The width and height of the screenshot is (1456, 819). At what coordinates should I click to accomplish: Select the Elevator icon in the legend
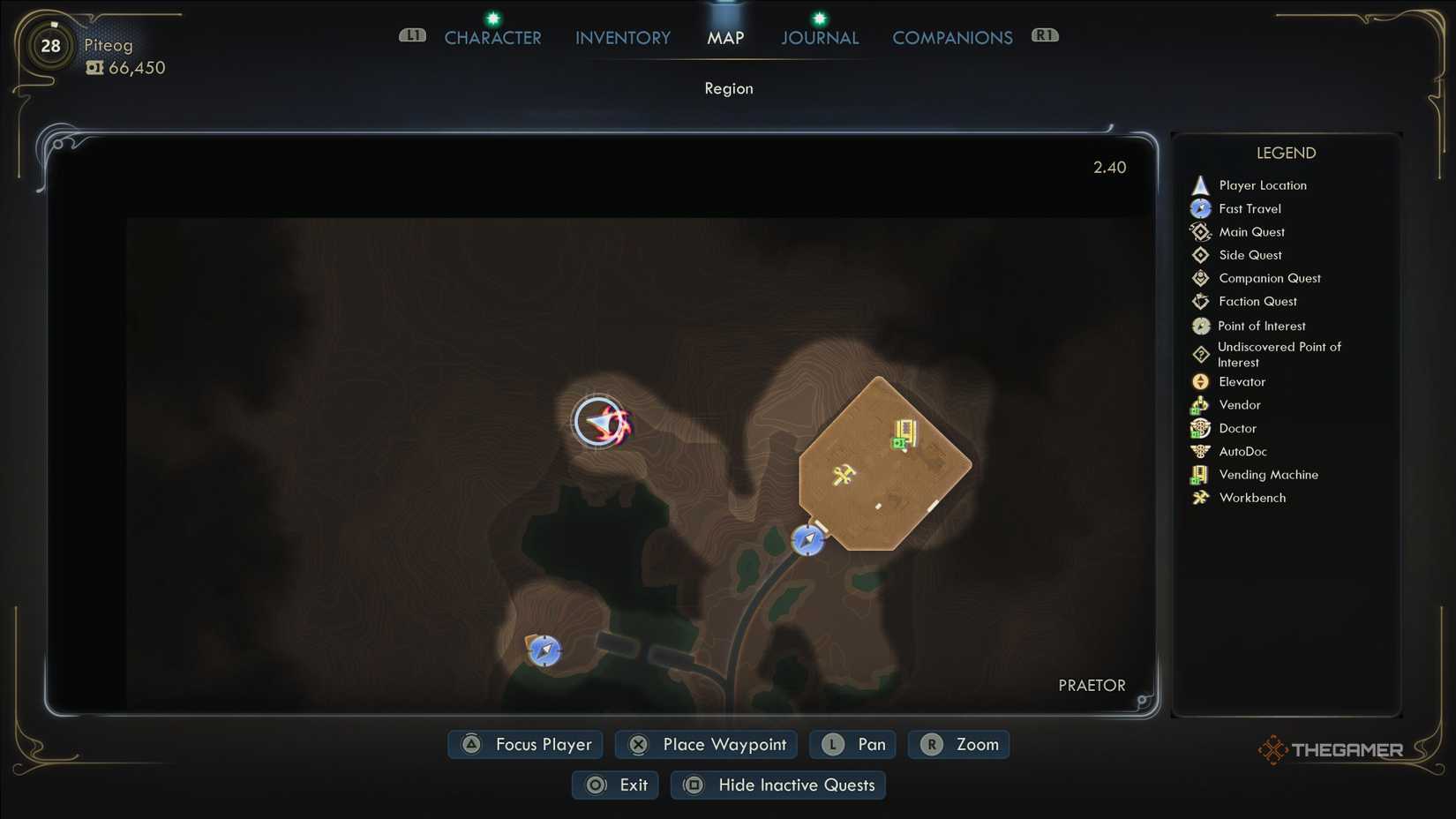tap(1200, 381)
